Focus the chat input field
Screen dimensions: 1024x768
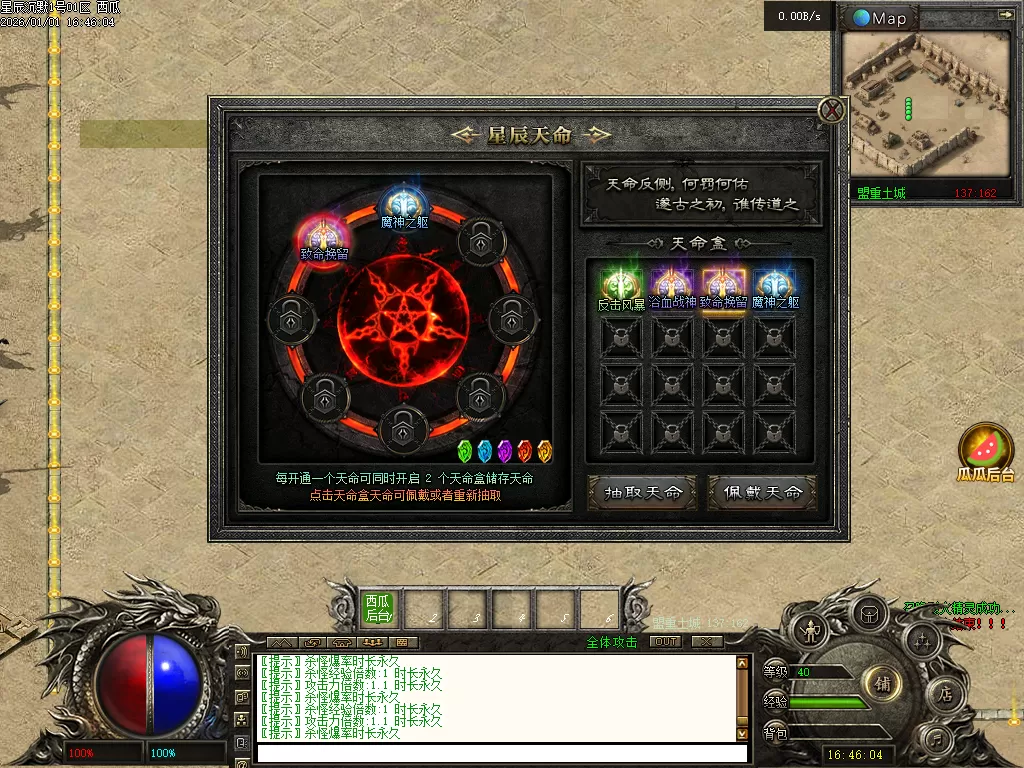pos(500,753)
